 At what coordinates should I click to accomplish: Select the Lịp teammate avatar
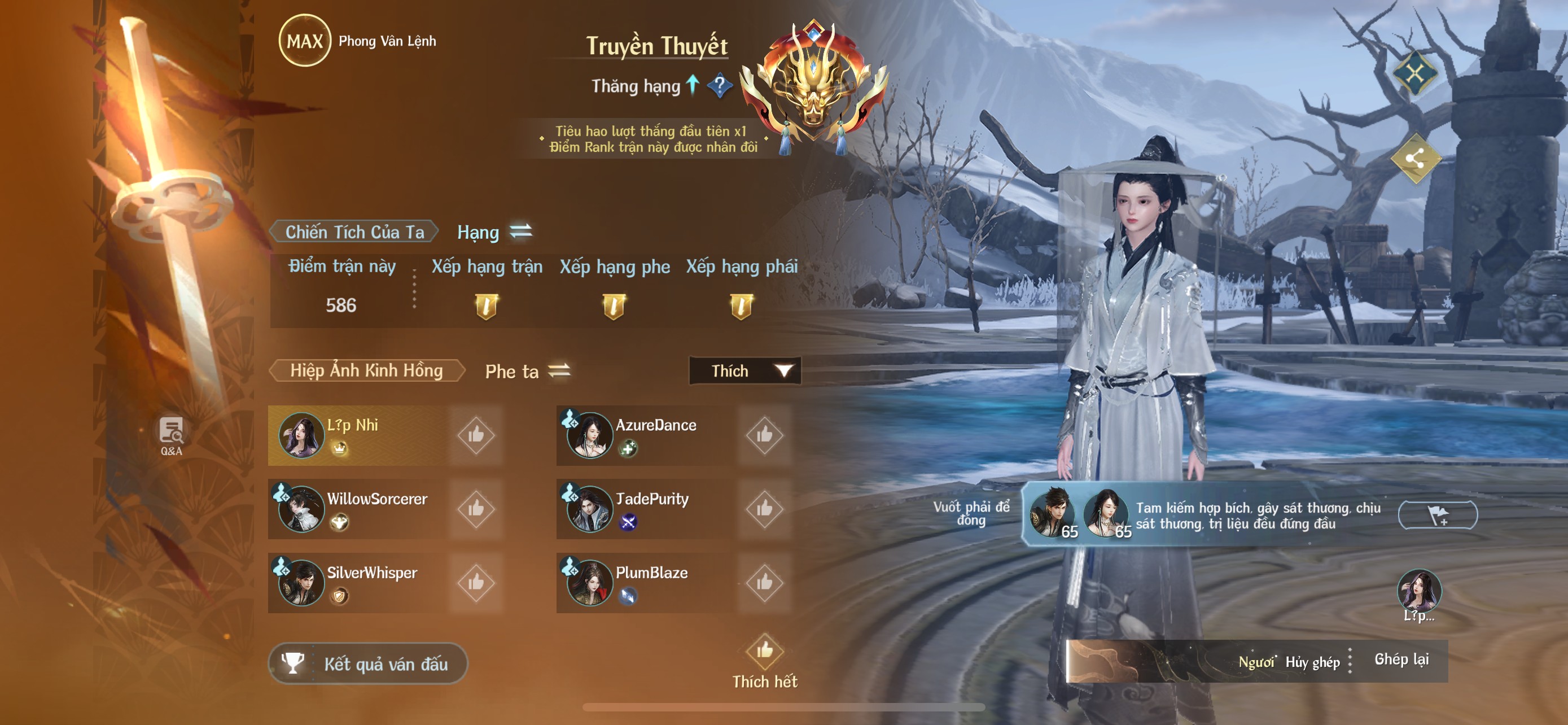1419,592
